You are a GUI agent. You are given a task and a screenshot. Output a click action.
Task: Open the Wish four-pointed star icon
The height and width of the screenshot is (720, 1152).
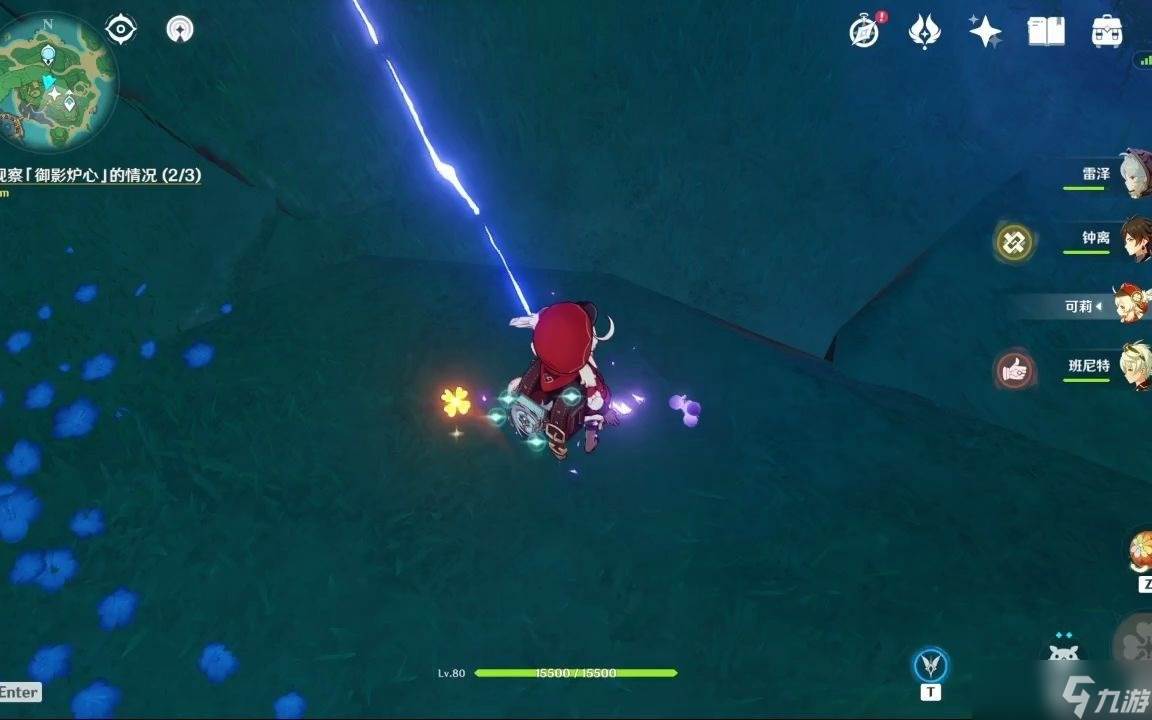tap(985, 32)
